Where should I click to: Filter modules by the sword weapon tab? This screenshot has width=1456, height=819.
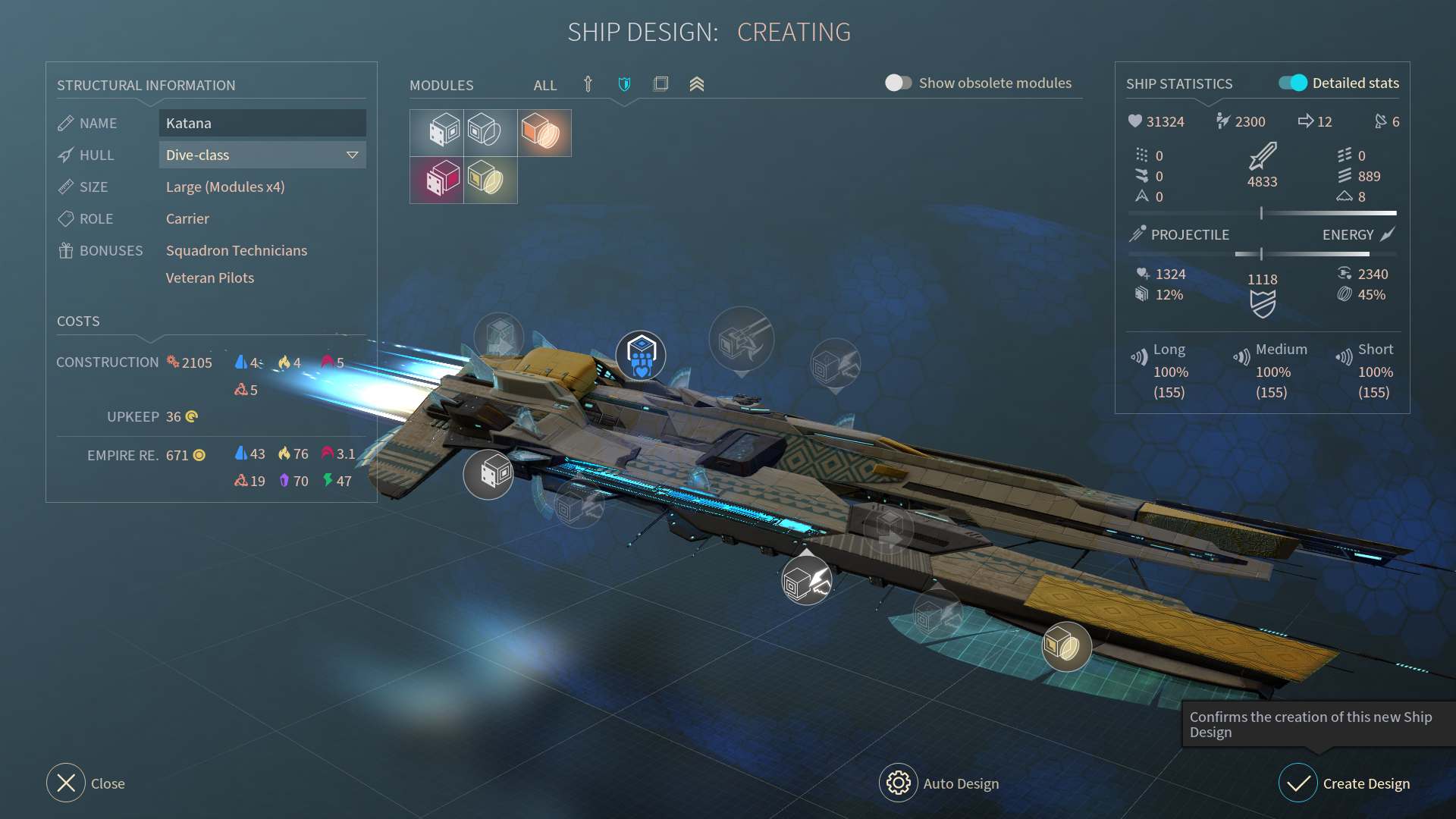coord(588,84)
